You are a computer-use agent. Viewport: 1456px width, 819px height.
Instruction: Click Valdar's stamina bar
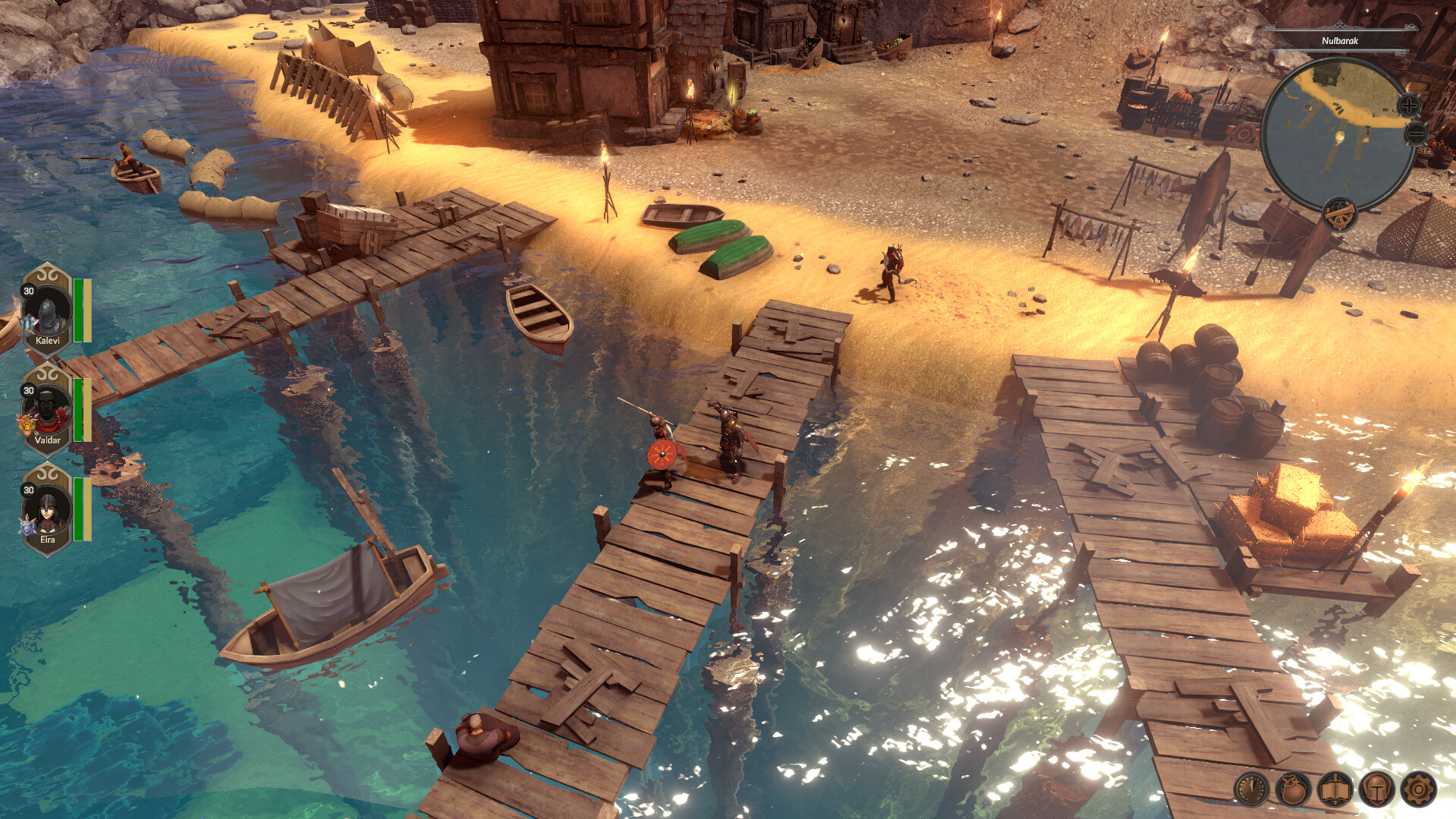[x=86, y=408]
